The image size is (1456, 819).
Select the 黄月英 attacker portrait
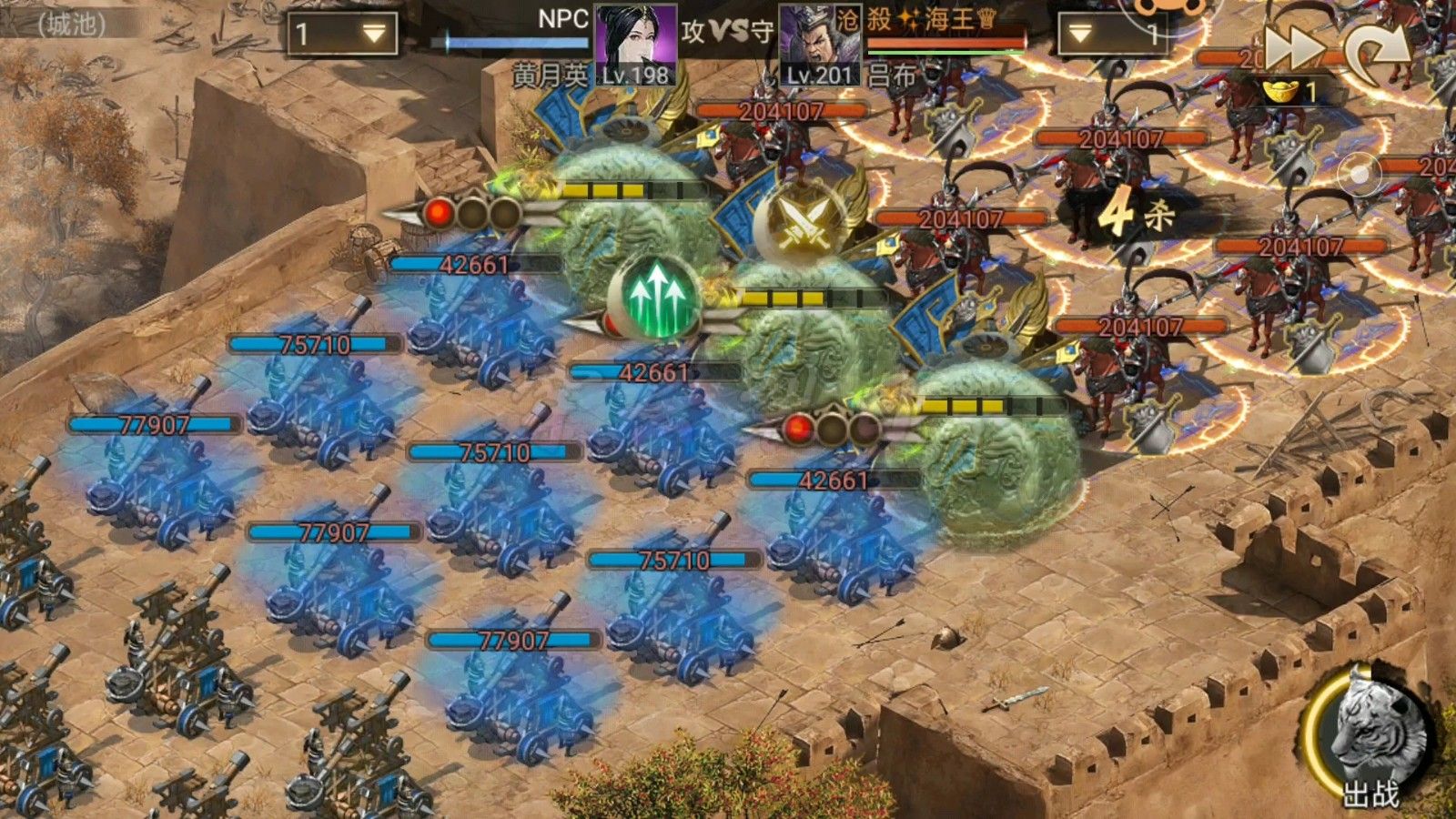tap(635, 44)
